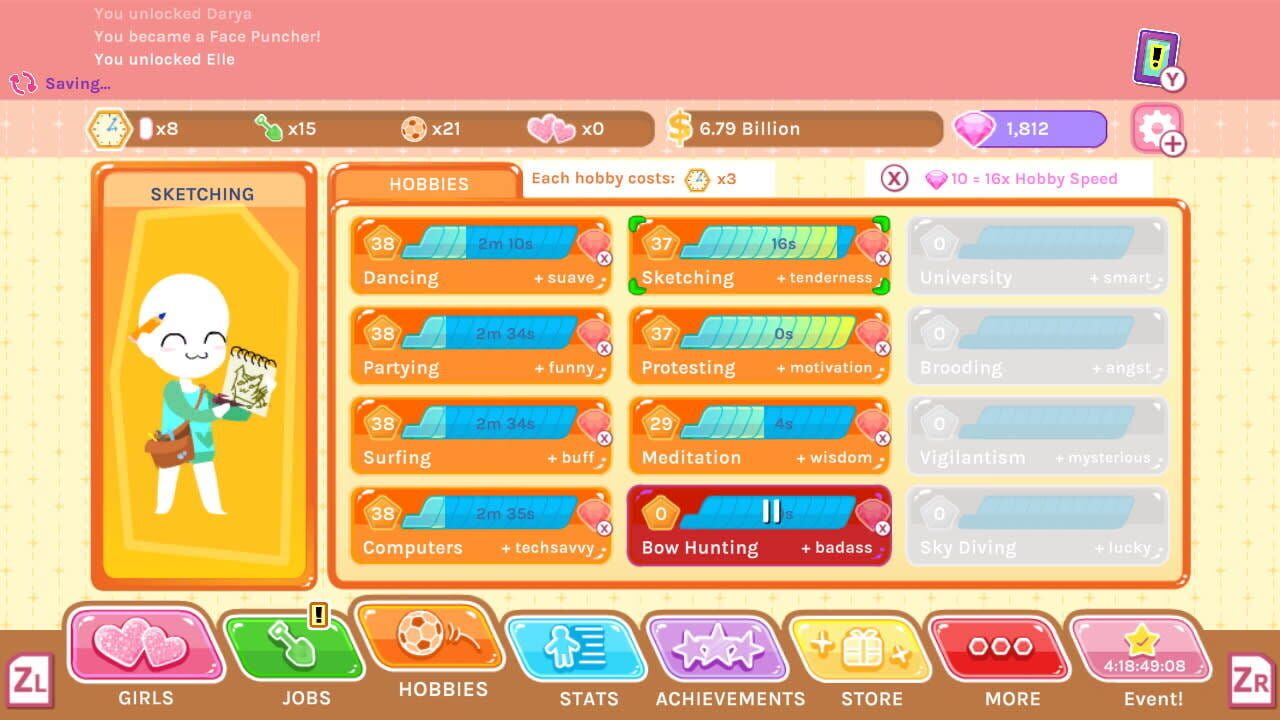Boost Dancing speed with its gem icon
The image size is (1280, 720).
[x=594, y=242]
